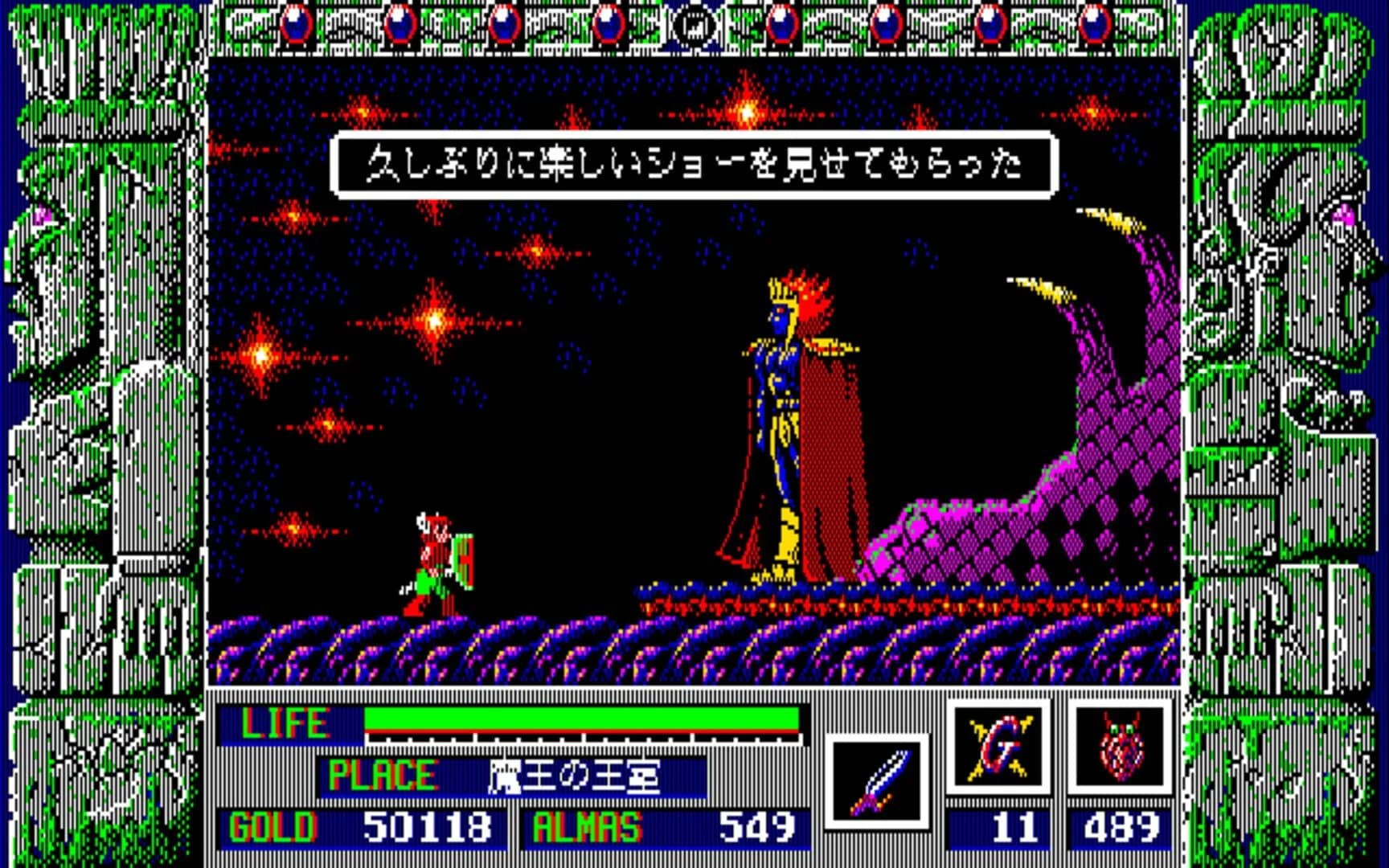Click the center gem medallion on the top border
Image resolution: width=1389 pixels, height=868 pixels.
pyautogui.click(x=693, y=24)
